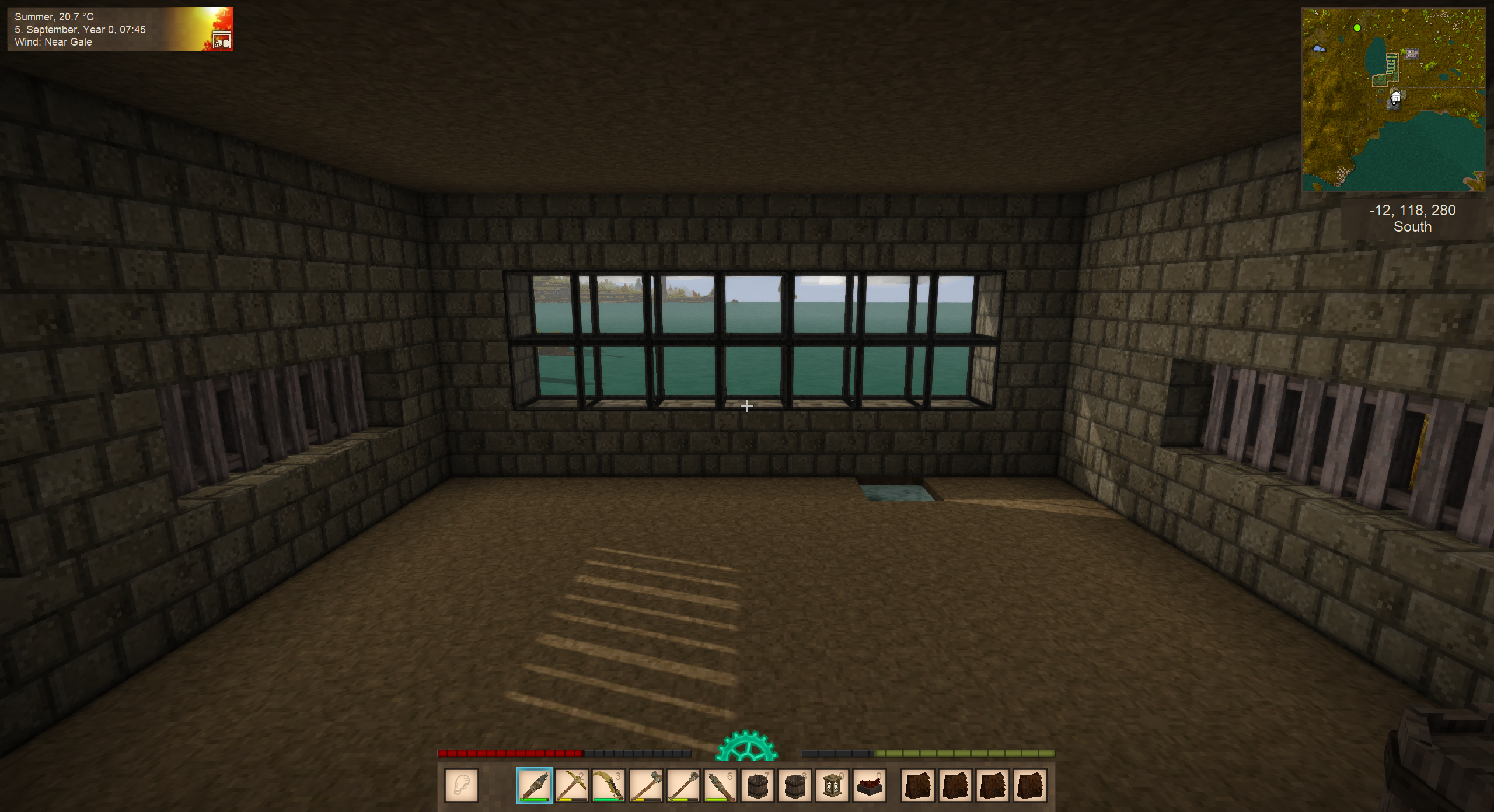Select the highlighted knife hotbar slot
The width and height of the screenshot is (1494, 812).
(534, 785)
